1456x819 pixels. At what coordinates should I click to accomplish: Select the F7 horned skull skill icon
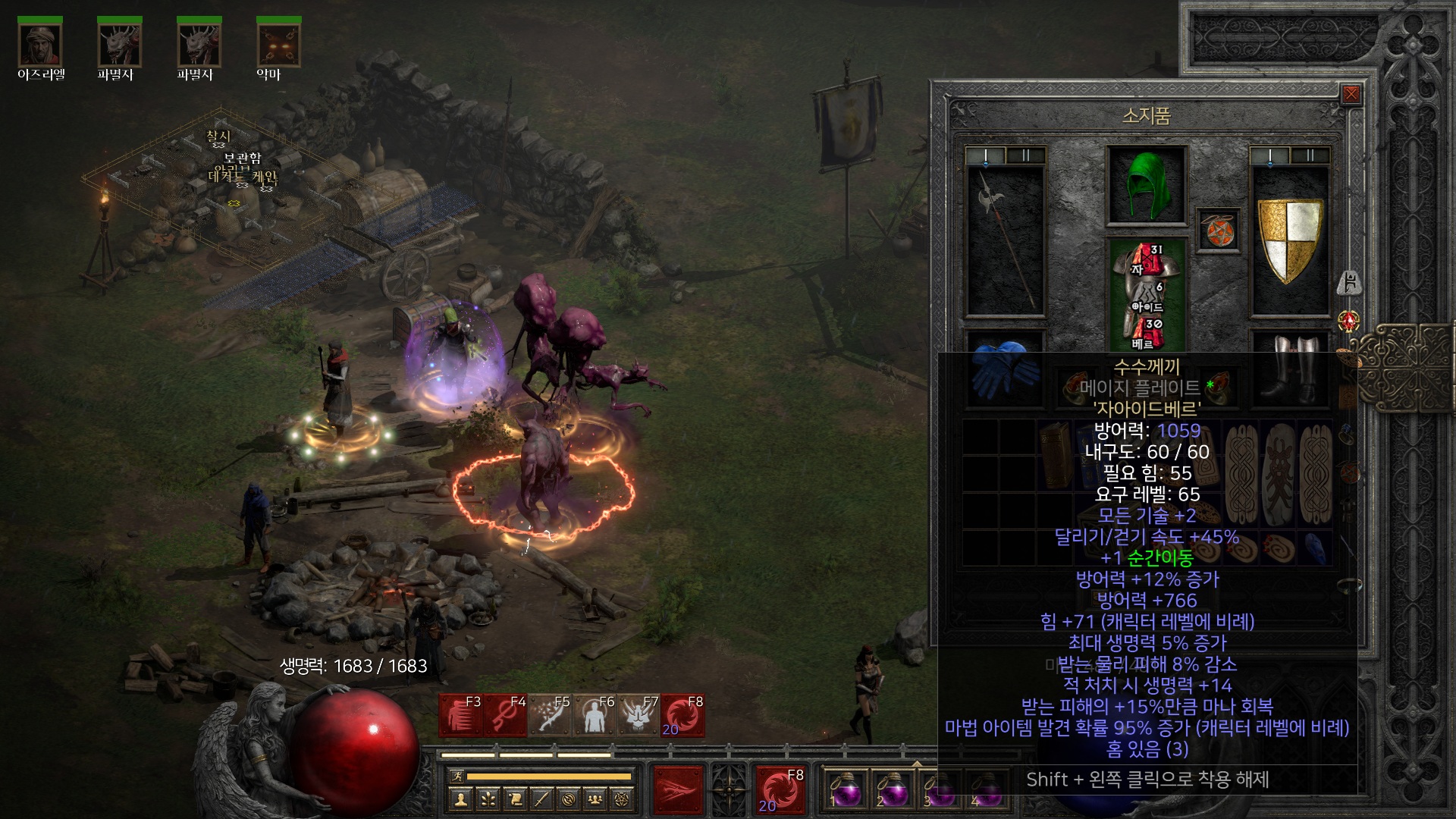[x=639, y=715]
